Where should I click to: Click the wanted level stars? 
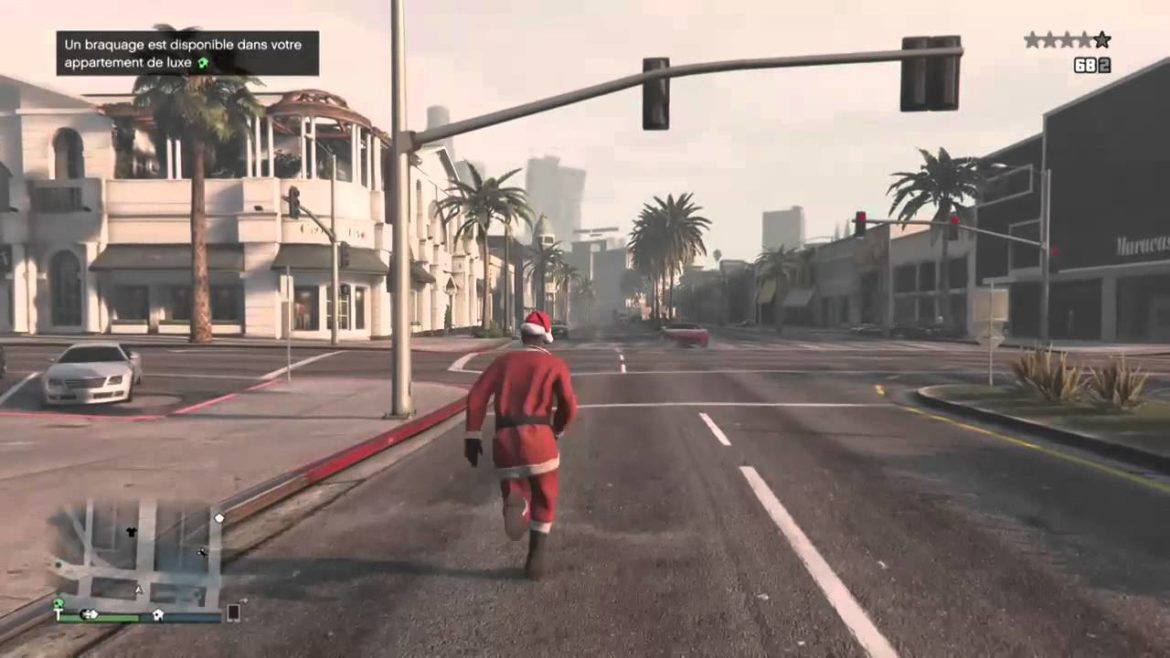1066,40
